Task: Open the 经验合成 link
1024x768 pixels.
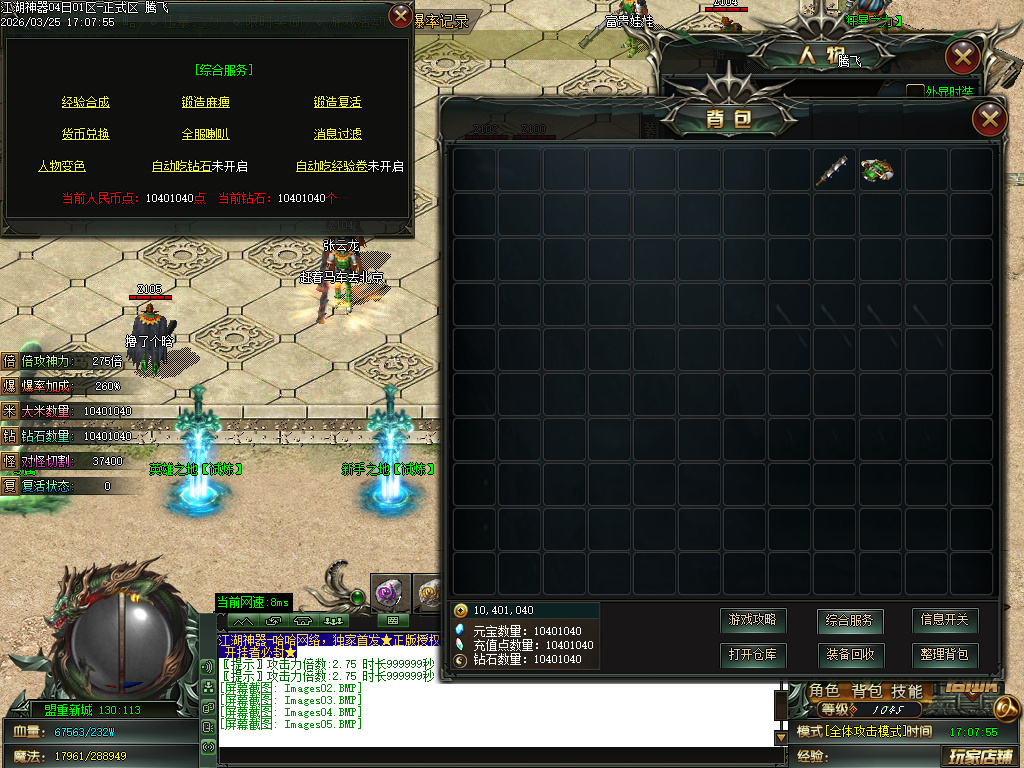Action: [86, 102]
